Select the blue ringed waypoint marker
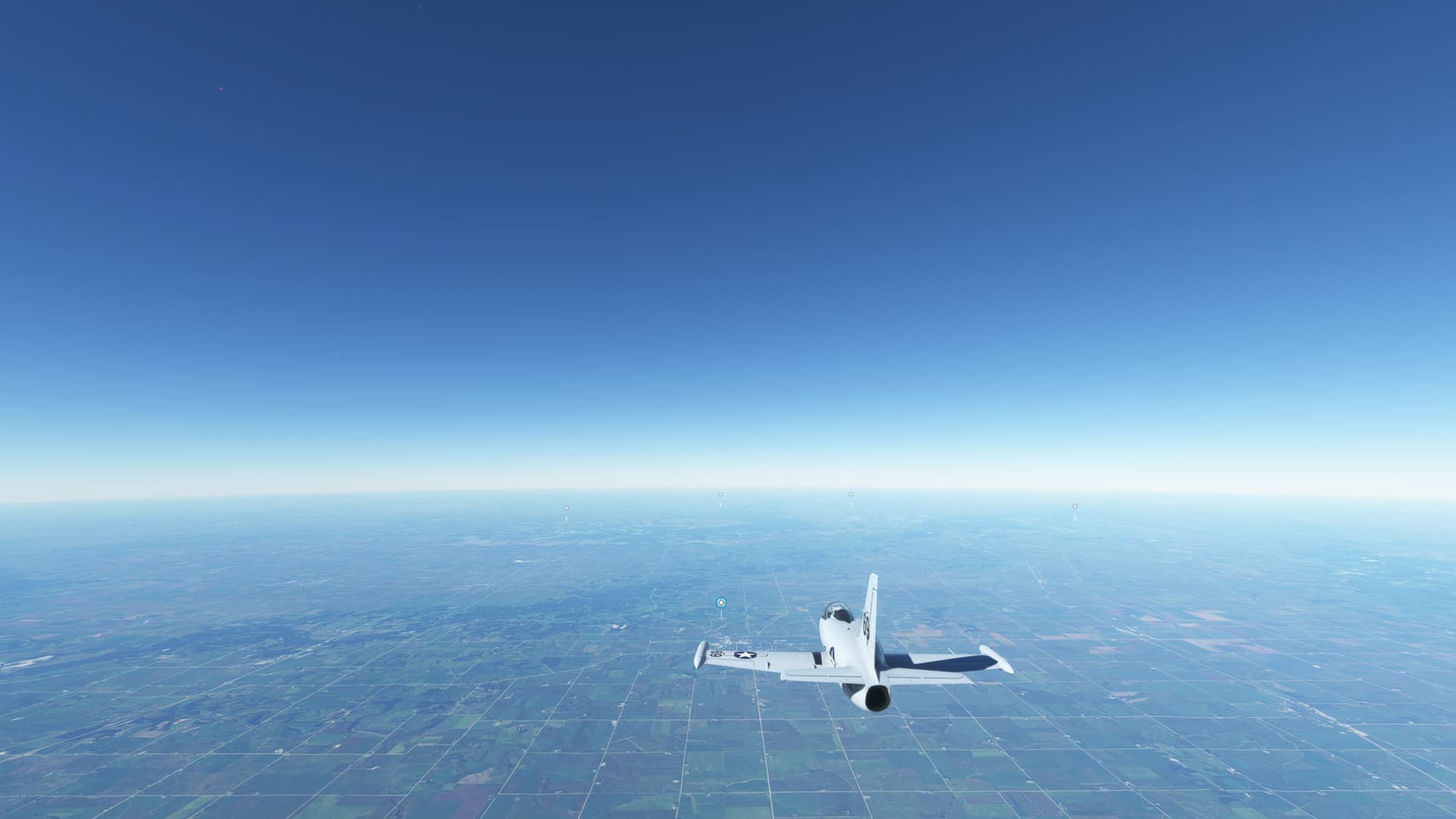The width and height of the screenshot is (1456, 819). coord(720,603)
